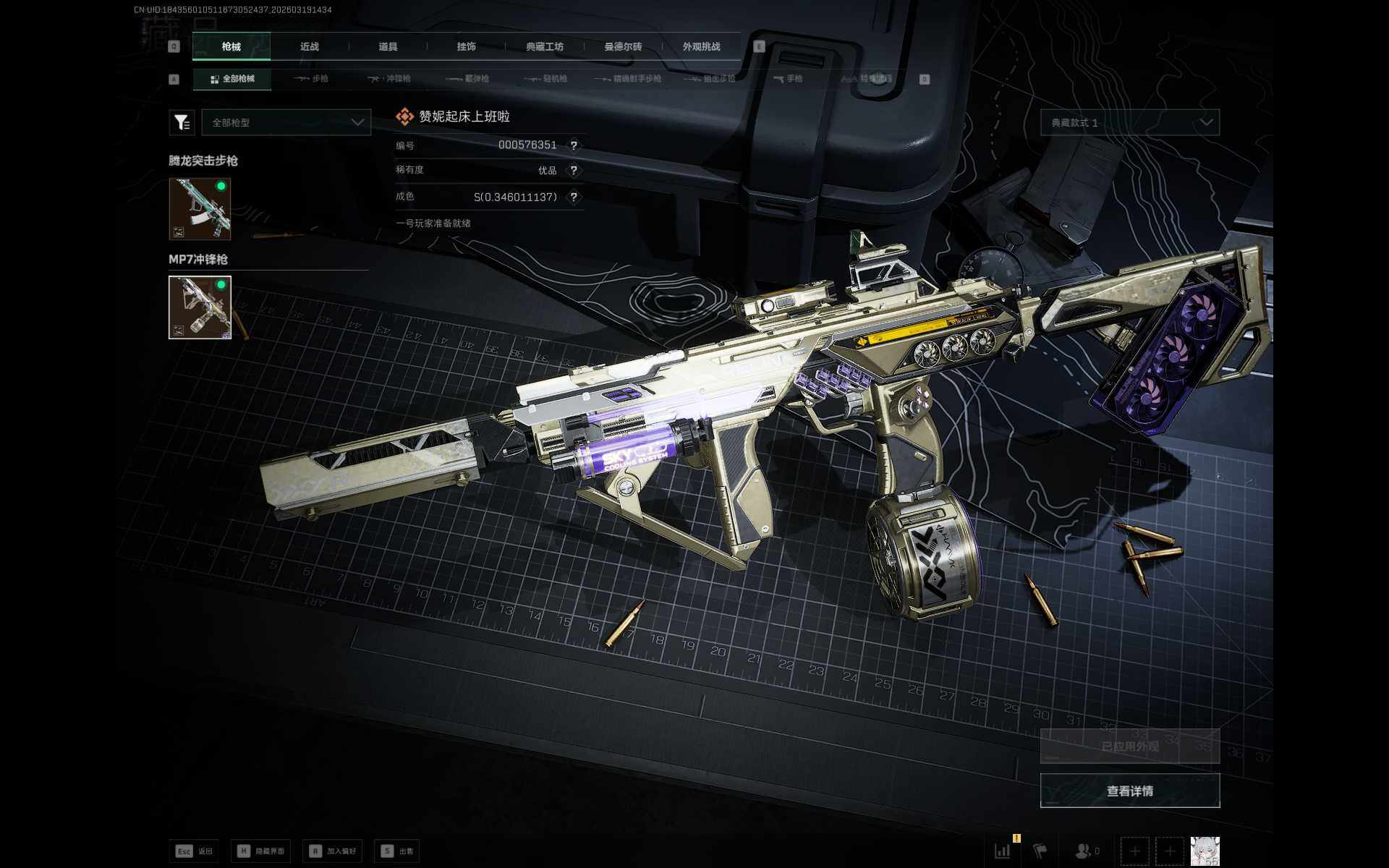Show the 外观挑战 challenges tab
Viewport: 1389px width, 868px height.
tap(701, 46)
